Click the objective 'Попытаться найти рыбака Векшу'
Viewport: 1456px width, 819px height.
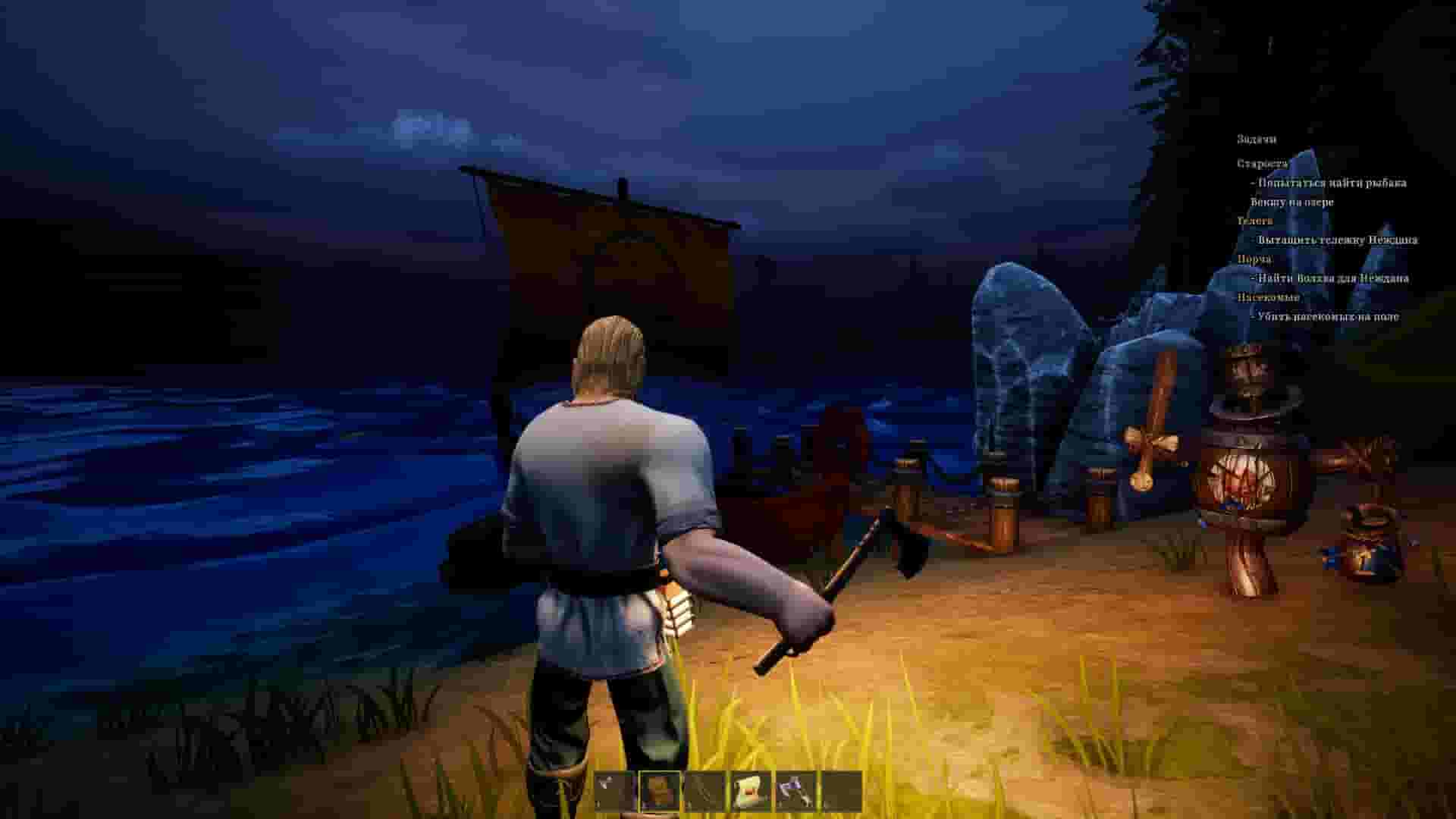click(1331, 182)
